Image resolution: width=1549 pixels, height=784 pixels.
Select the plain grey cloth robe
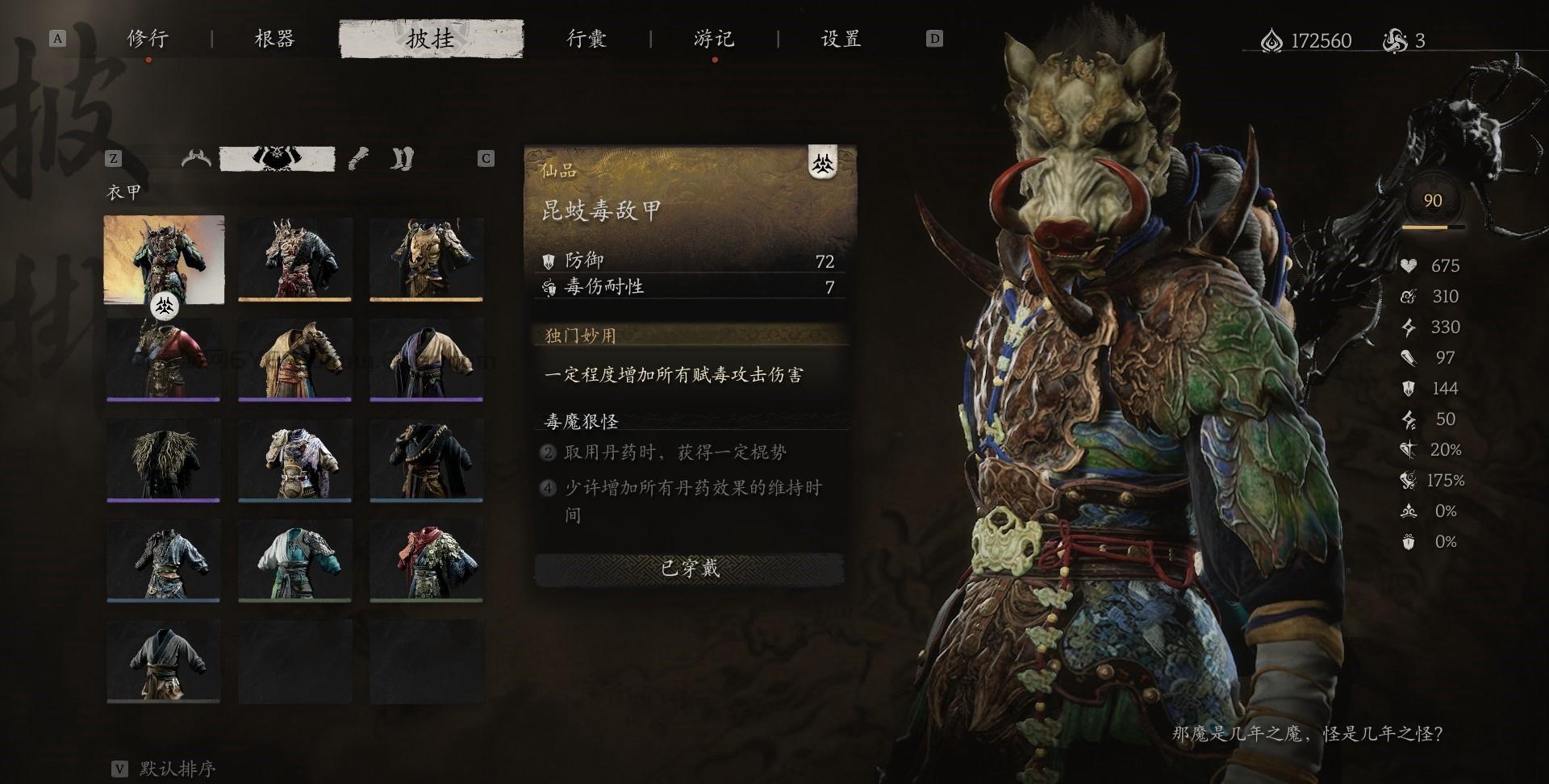pyautogui.click(x=164, y=661)
